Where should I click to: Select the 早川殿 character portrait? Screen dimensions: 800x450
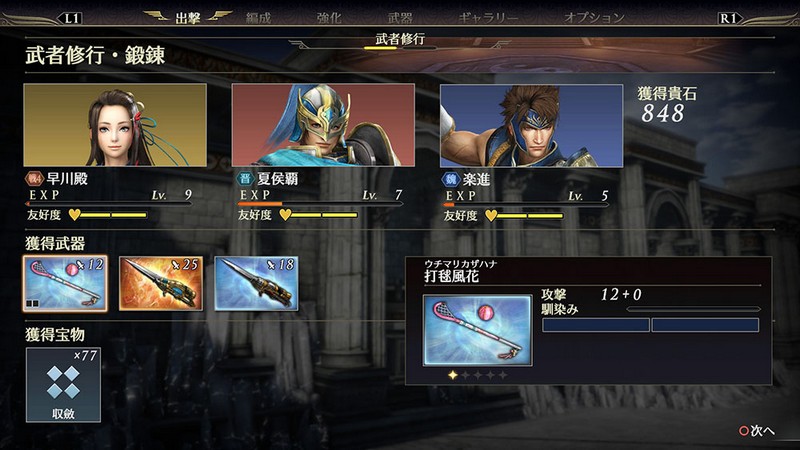pos(115,124)
